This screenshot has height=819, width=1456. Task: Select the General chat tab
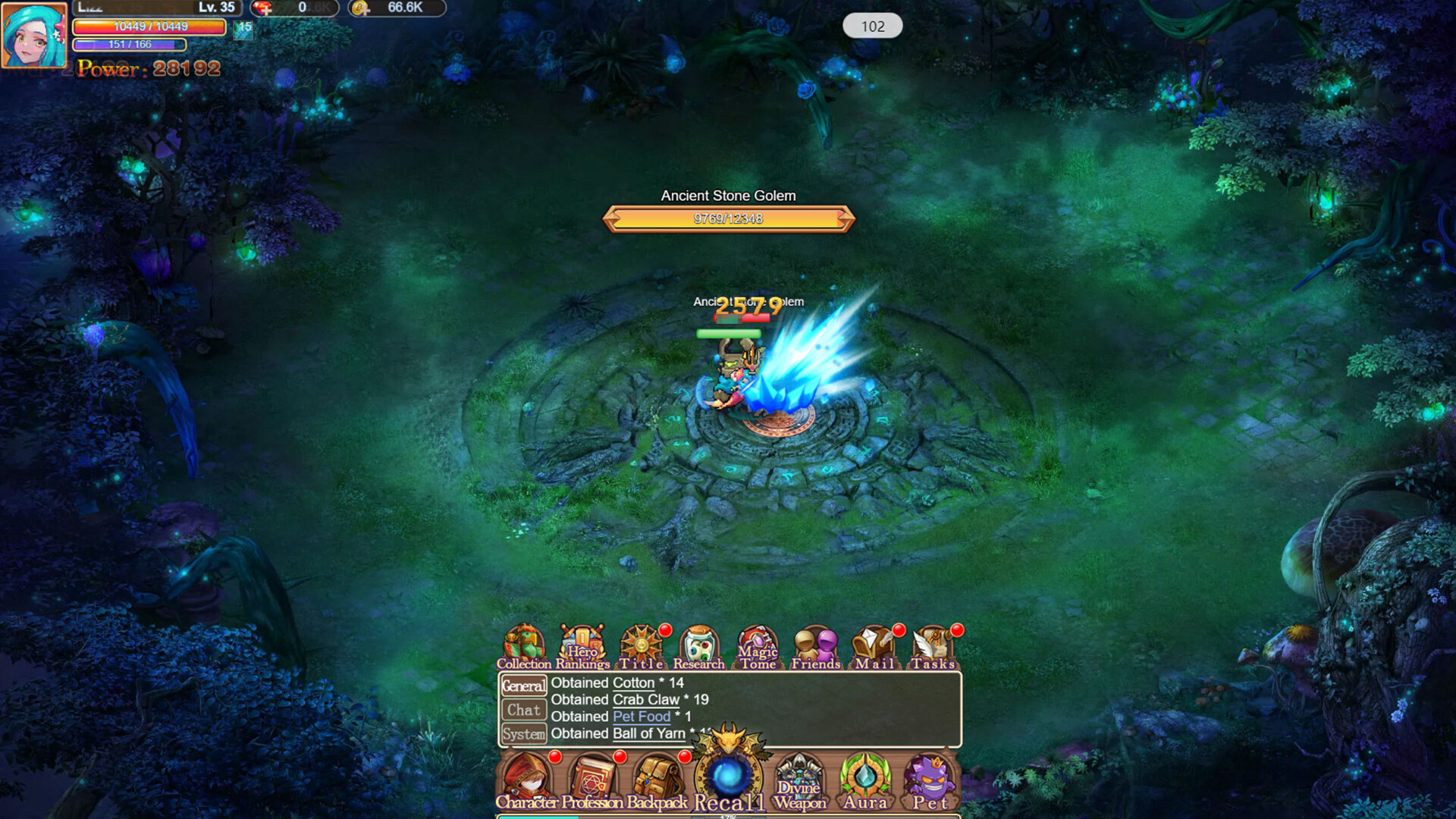point(524,686)
